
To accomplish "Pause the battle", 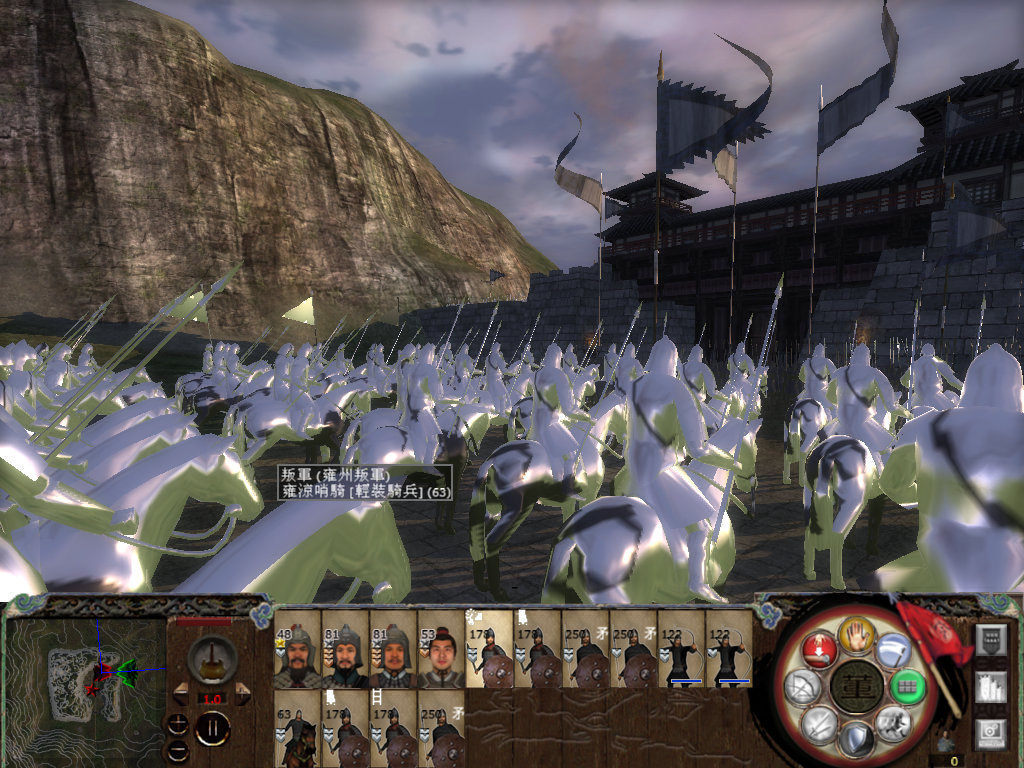I will point(212,727).
